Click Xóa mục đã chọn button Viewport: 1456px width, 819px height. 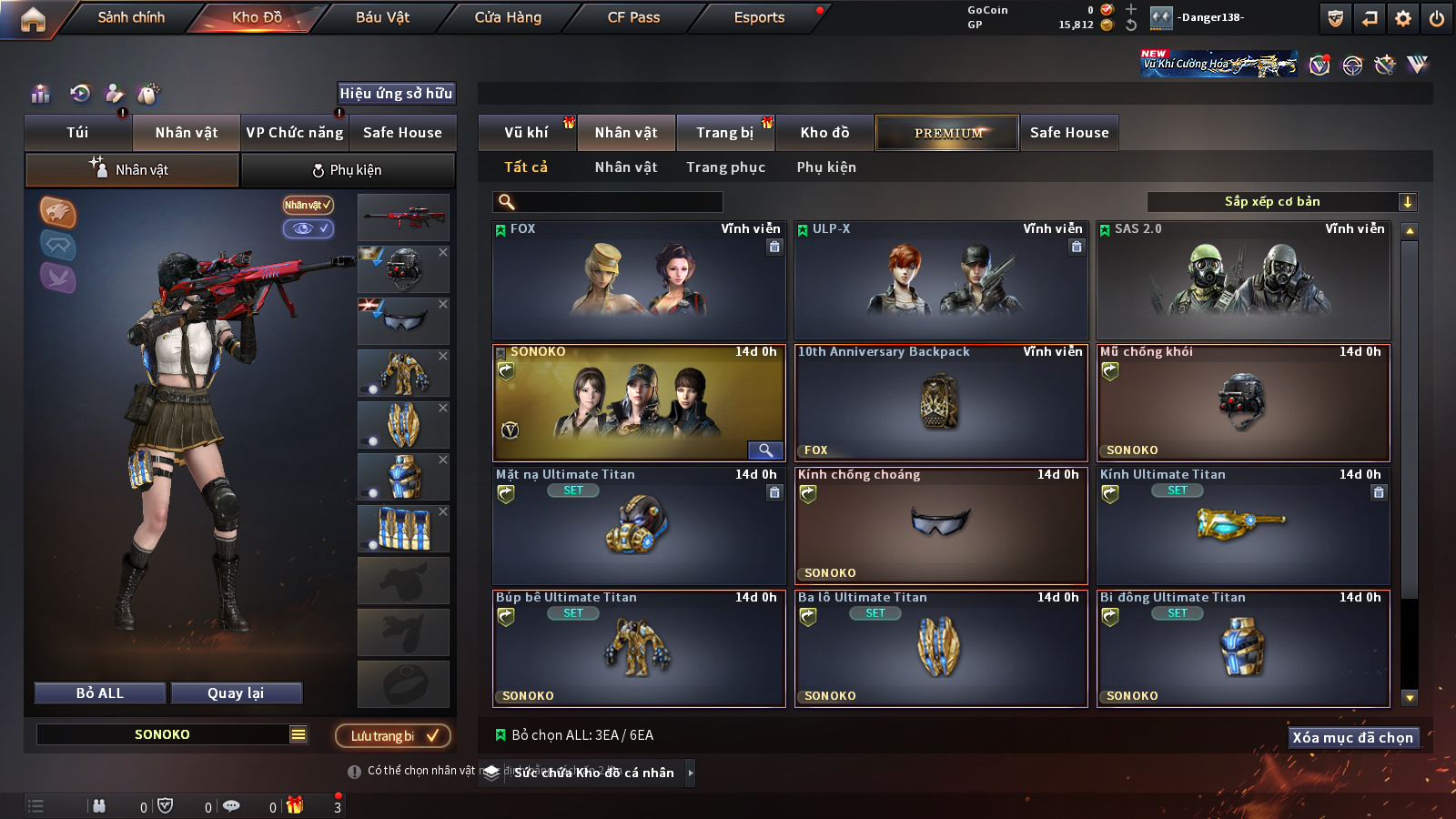click(x=1352, y=737)
